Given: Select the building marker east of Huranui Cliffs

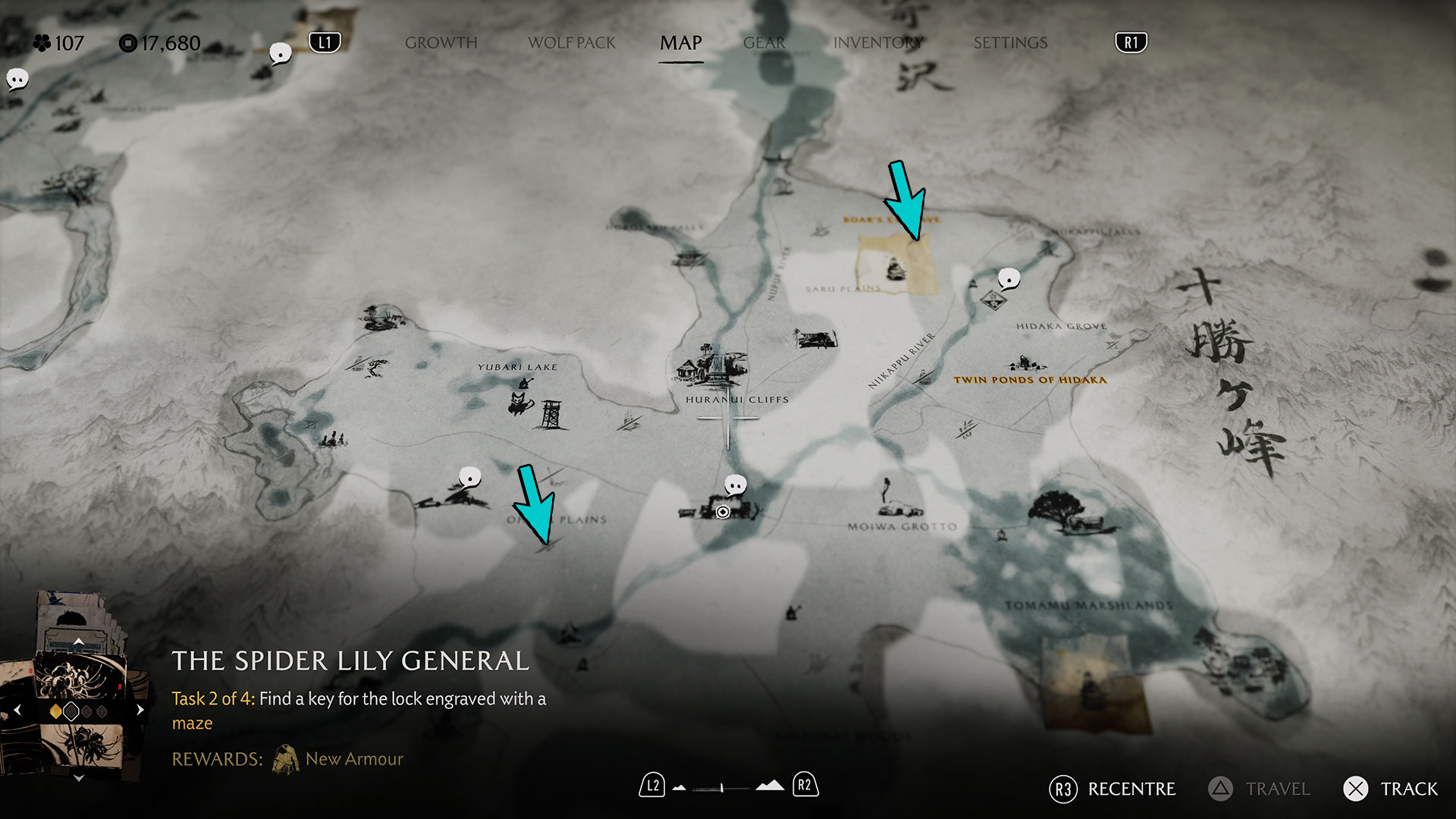Looking at the screenshot, I should (x=815, y=338).
